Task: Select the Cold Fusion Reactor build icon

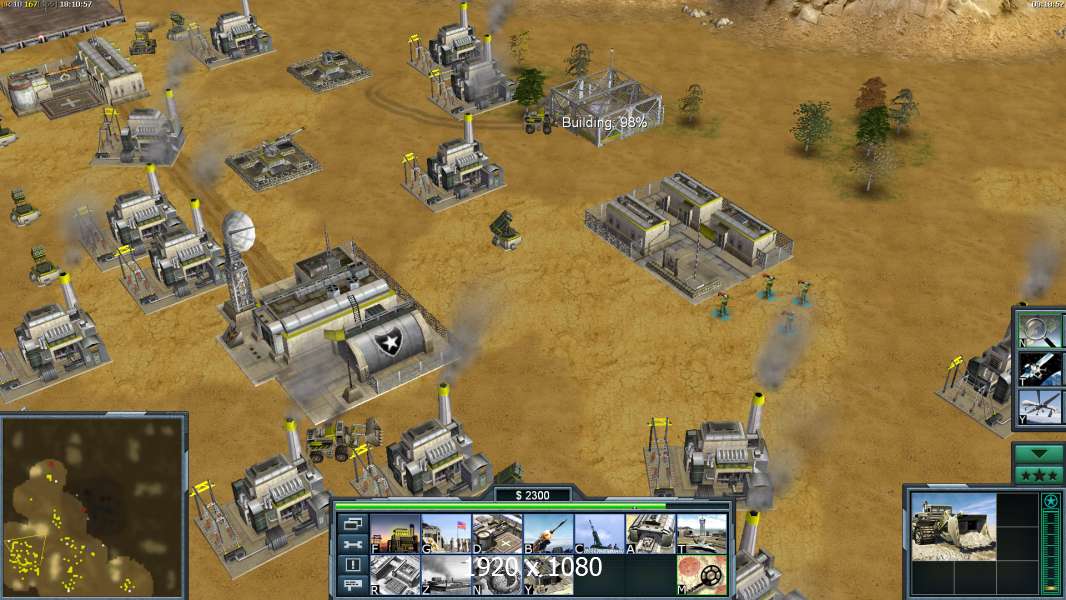Action: [394, 534]
